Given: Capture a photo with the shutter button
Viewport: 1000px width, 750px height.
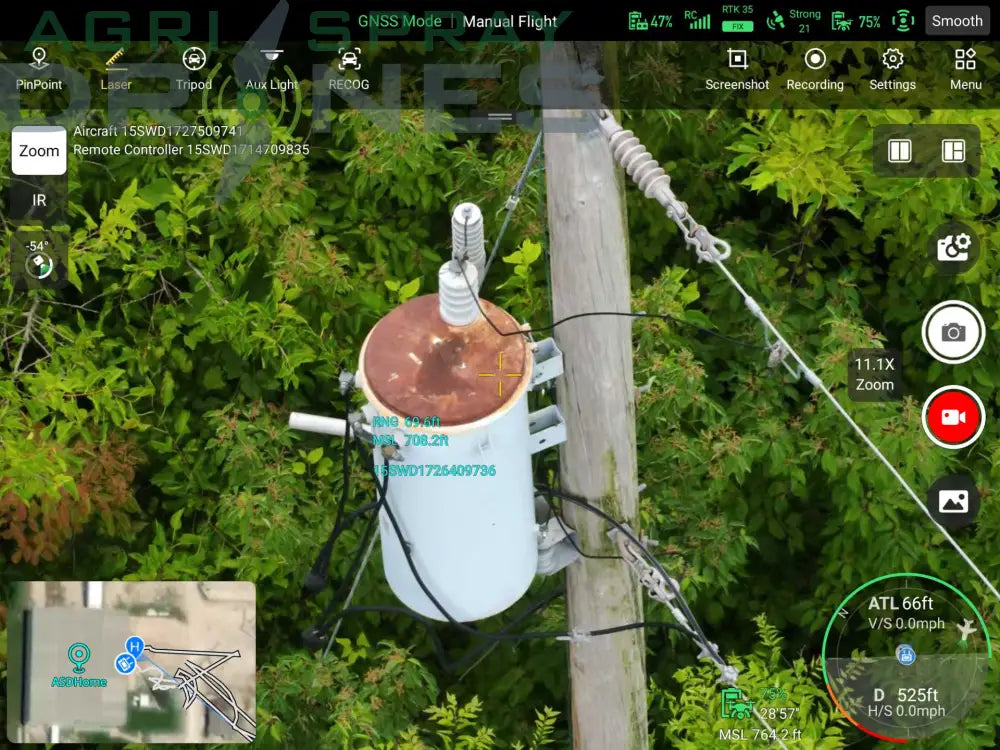Looking at the screenshot, I should (954, 332).
